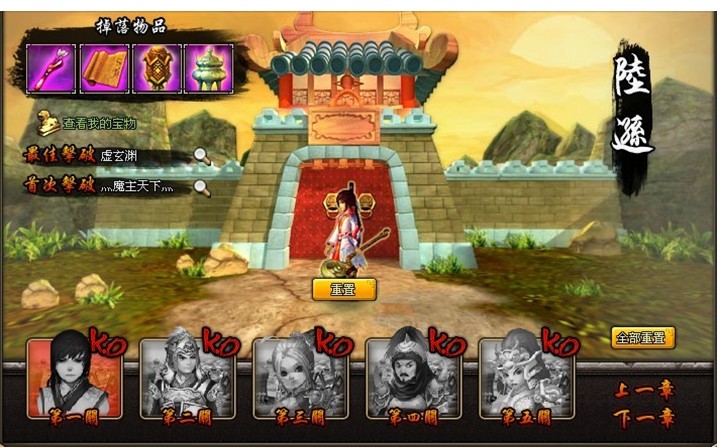Choose the 第三關 stage tile

coord(300,377)
